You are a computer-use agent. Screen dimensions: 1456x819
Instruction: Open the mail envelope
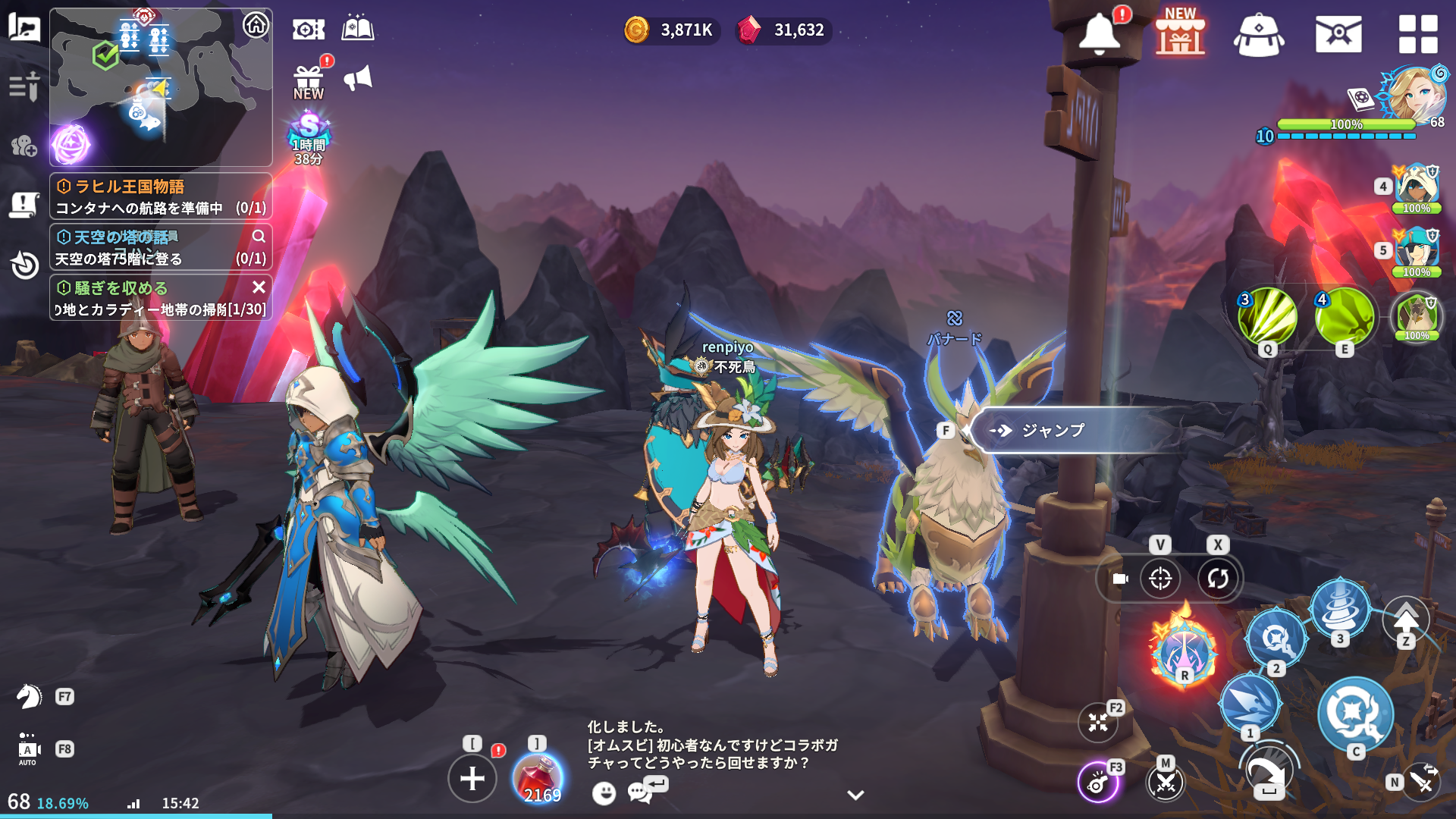pos(1338,34)
